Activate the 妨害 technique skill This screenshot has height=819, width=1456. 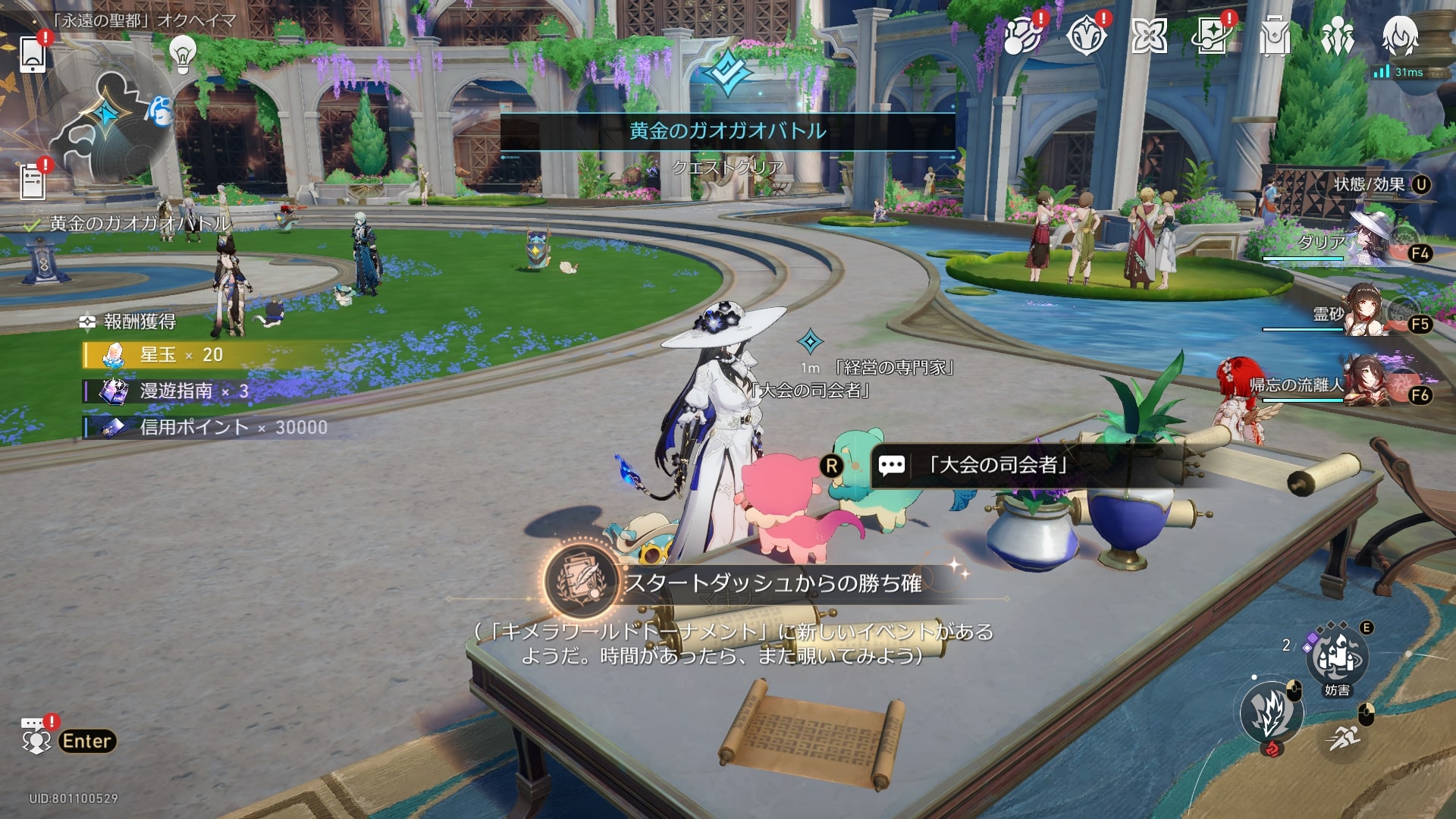pyautogui.click(x=1336, y=658)
